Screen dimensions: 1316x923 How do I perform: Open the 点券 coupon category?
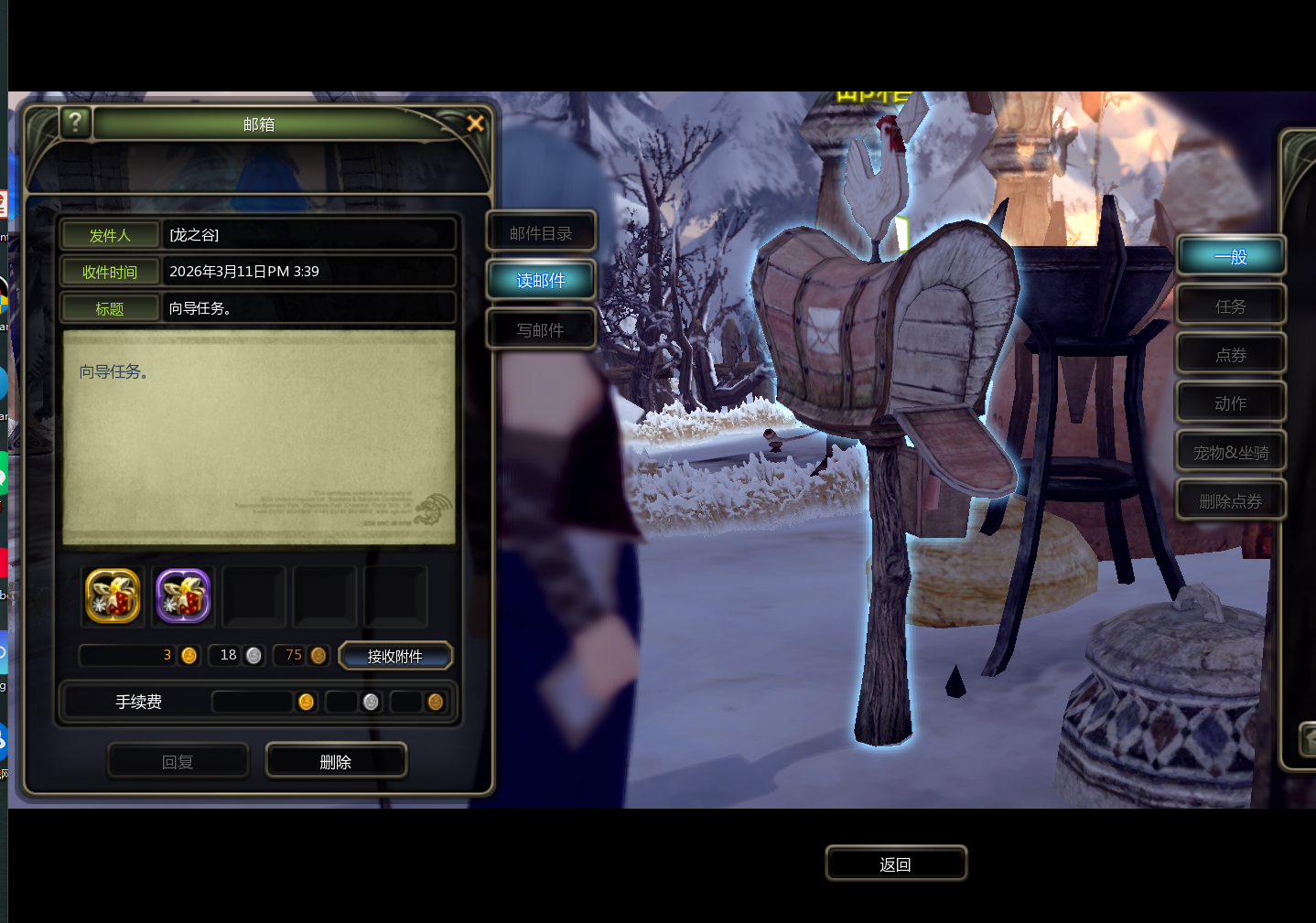(1230, 354)
